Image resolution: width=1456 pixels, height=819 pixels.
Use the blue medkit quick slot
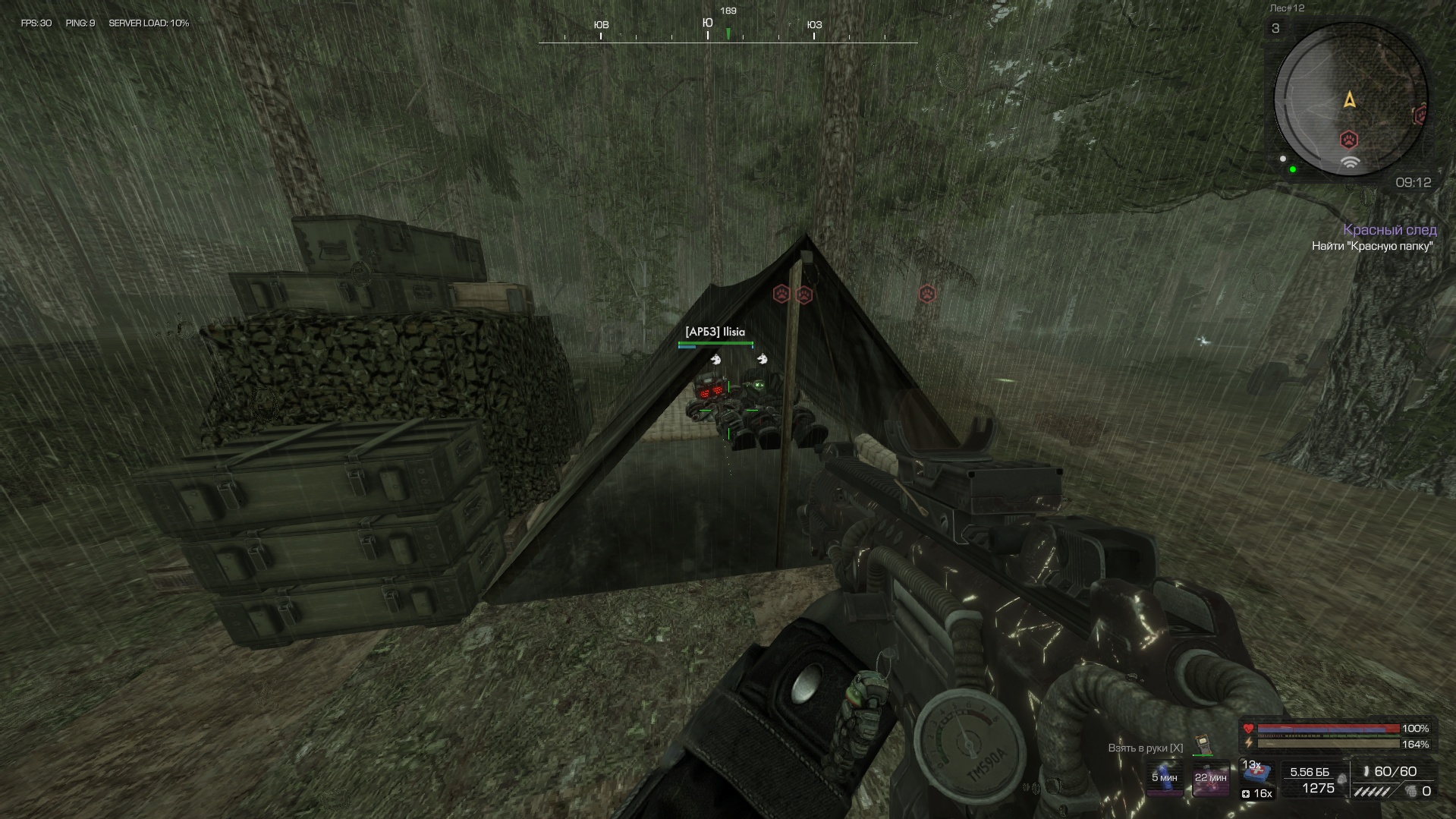tap(1257, 773)
